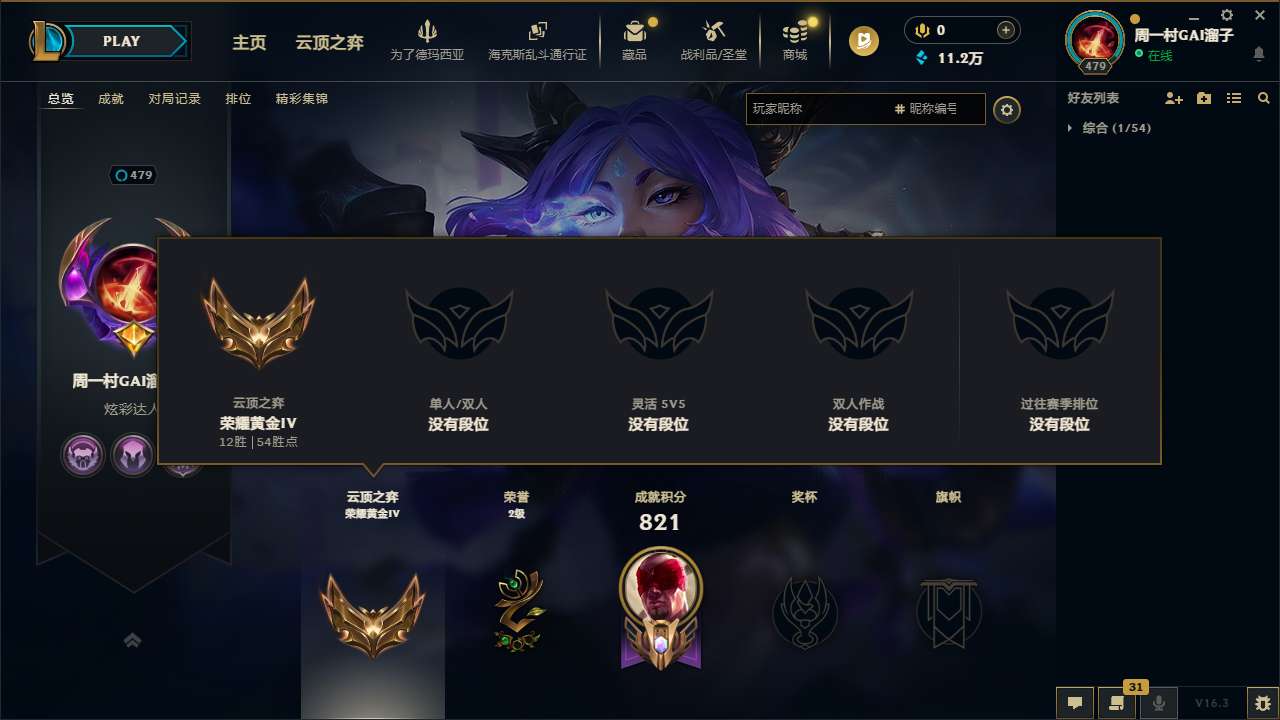
Task: Open messages showing 31 notifications
Action: pyautogui.click(x=1116, y=703)
